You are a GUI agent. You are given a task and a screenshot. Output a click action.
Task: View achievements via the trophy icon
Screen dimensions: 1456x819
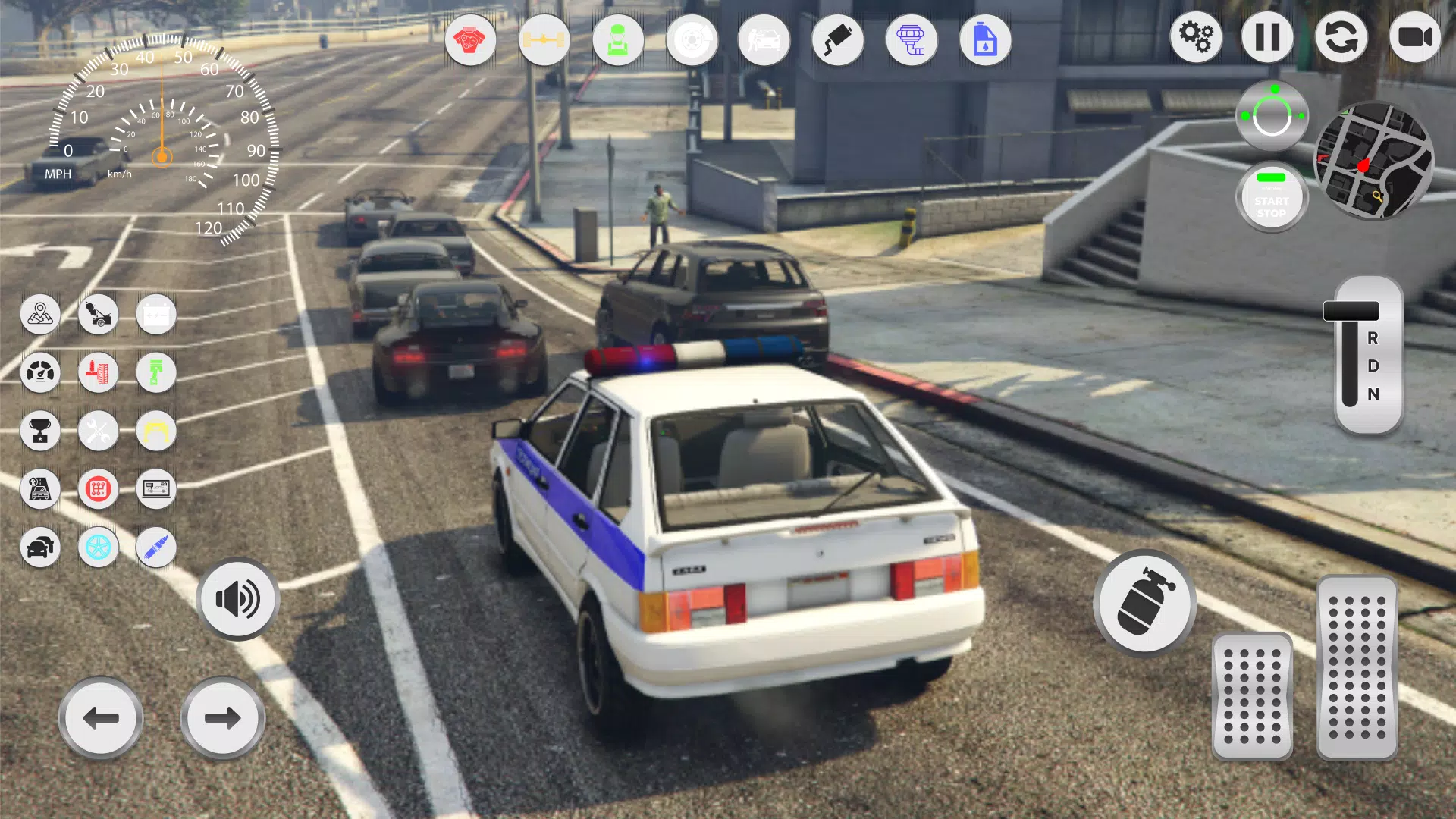click(x=41, y=431)
